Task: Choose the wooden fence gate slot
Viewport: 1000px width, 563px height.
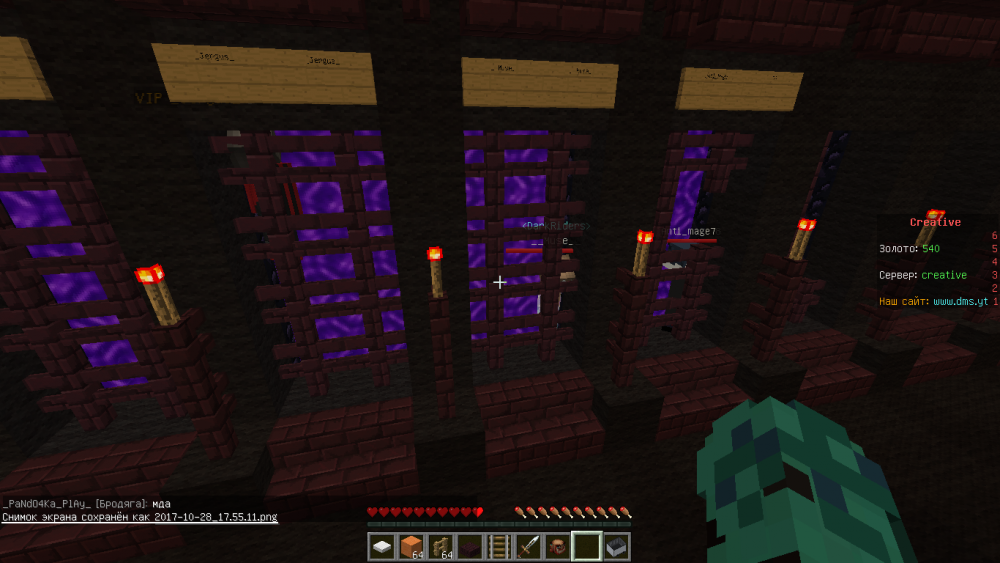Action: click(x=441, y=547)
